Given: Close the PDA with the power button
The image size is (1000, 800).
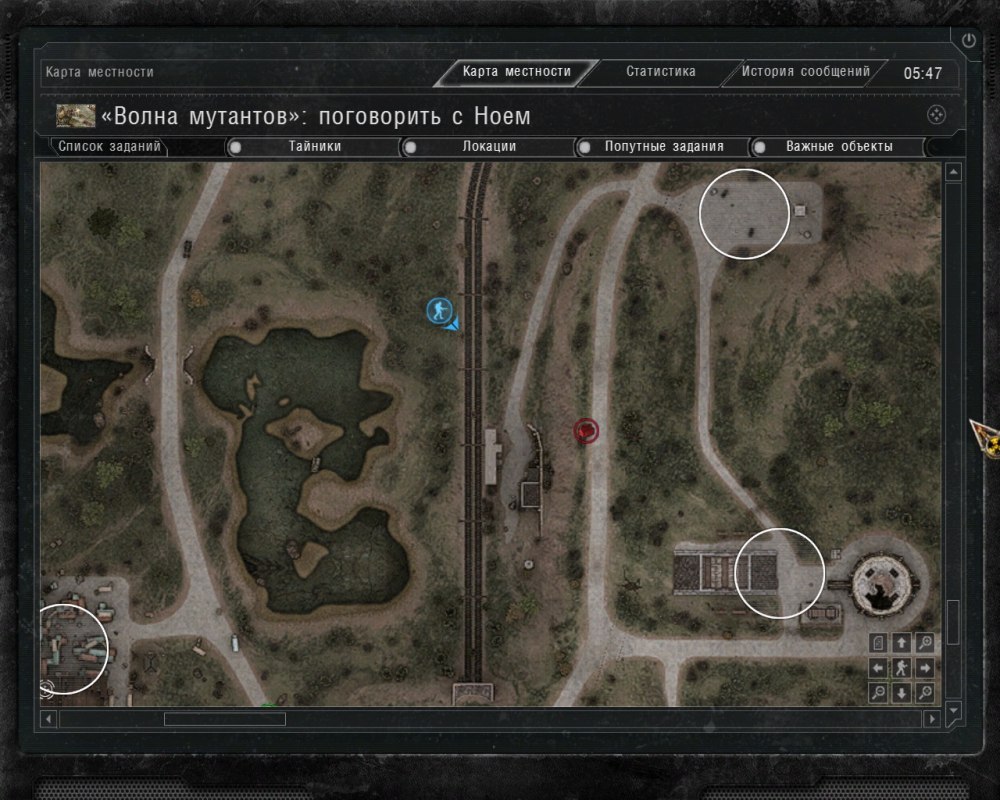Looking at the screenshot, I should (x=968, y=41).
